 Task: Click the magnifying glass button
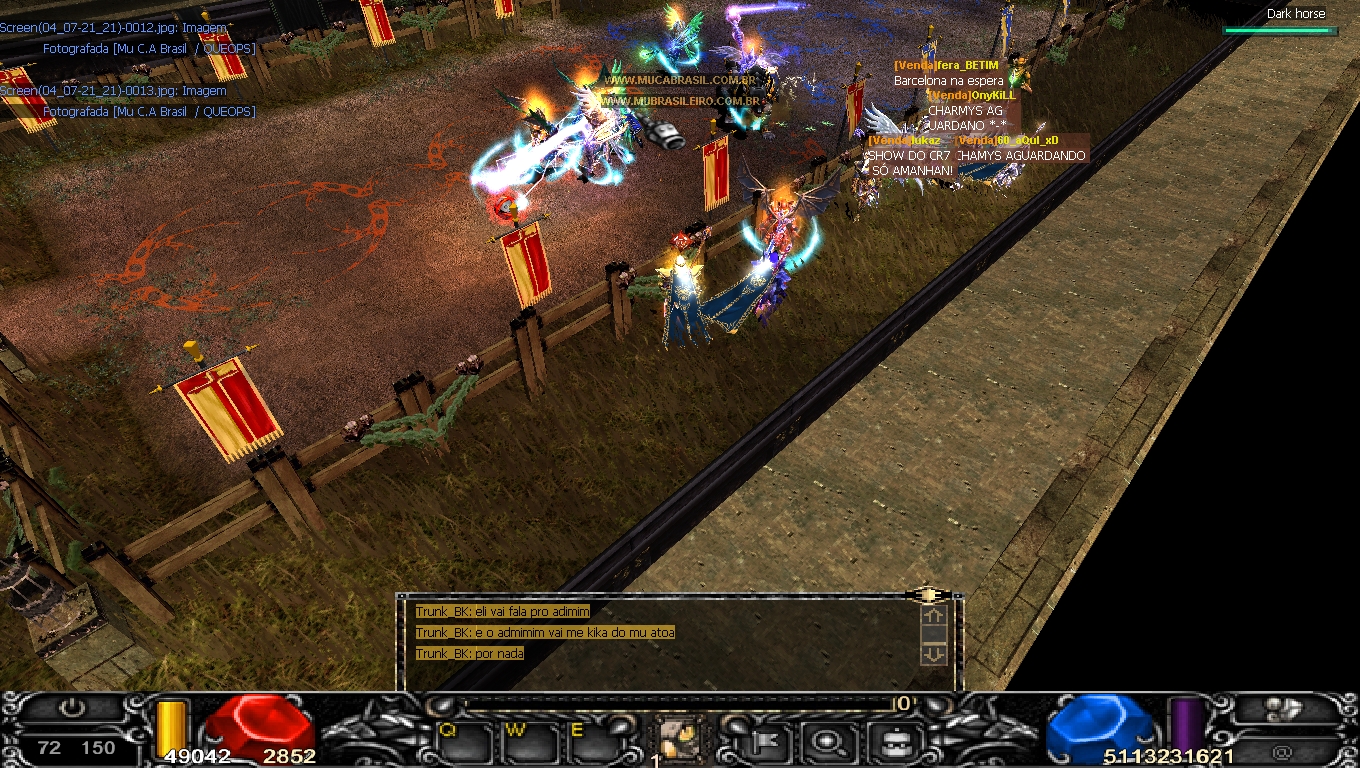(x=827, y=741)
